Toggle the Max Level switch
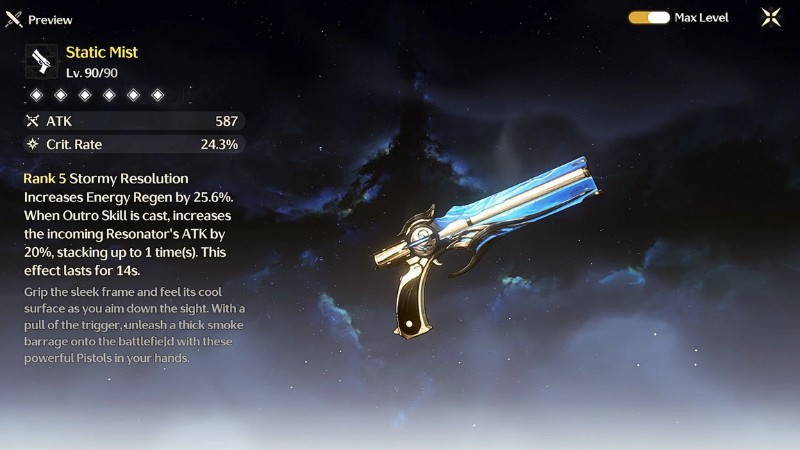This screenshot has height=450, width=800. coord(649,17)
